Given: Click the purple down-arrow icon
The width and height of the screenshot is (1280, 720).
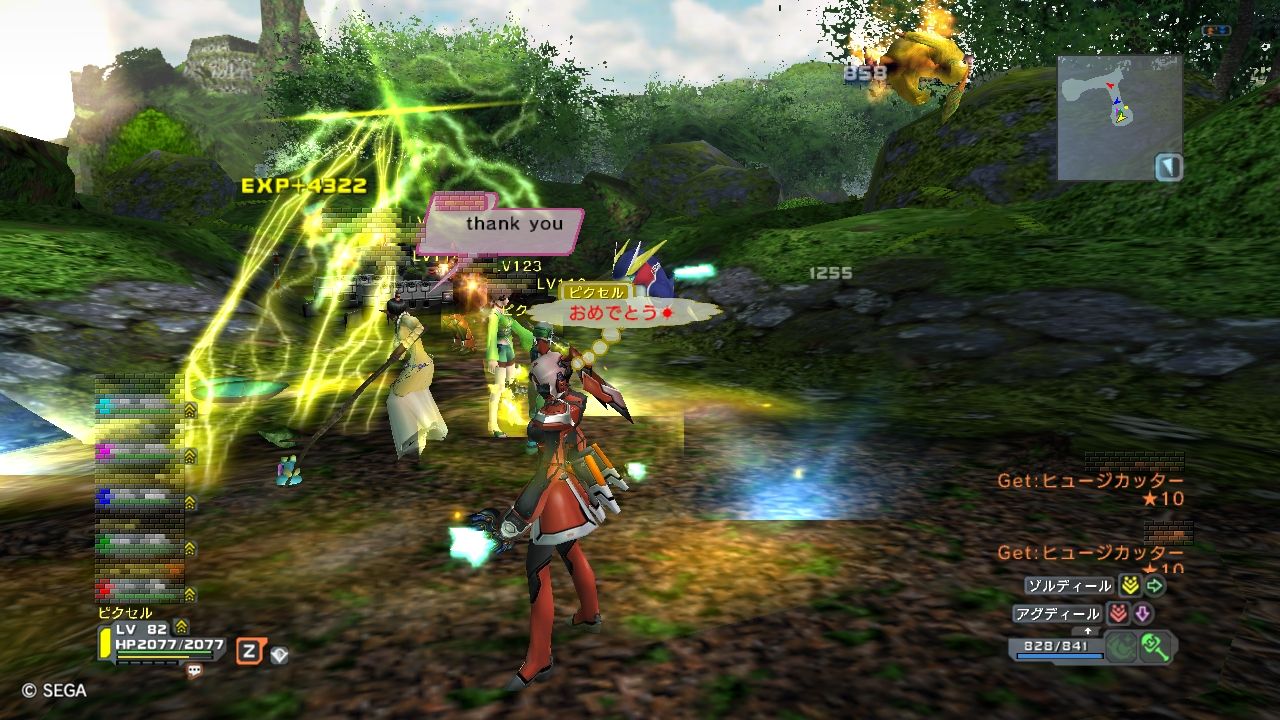Looking at the screenshot, I should [x=1143, y=614].
